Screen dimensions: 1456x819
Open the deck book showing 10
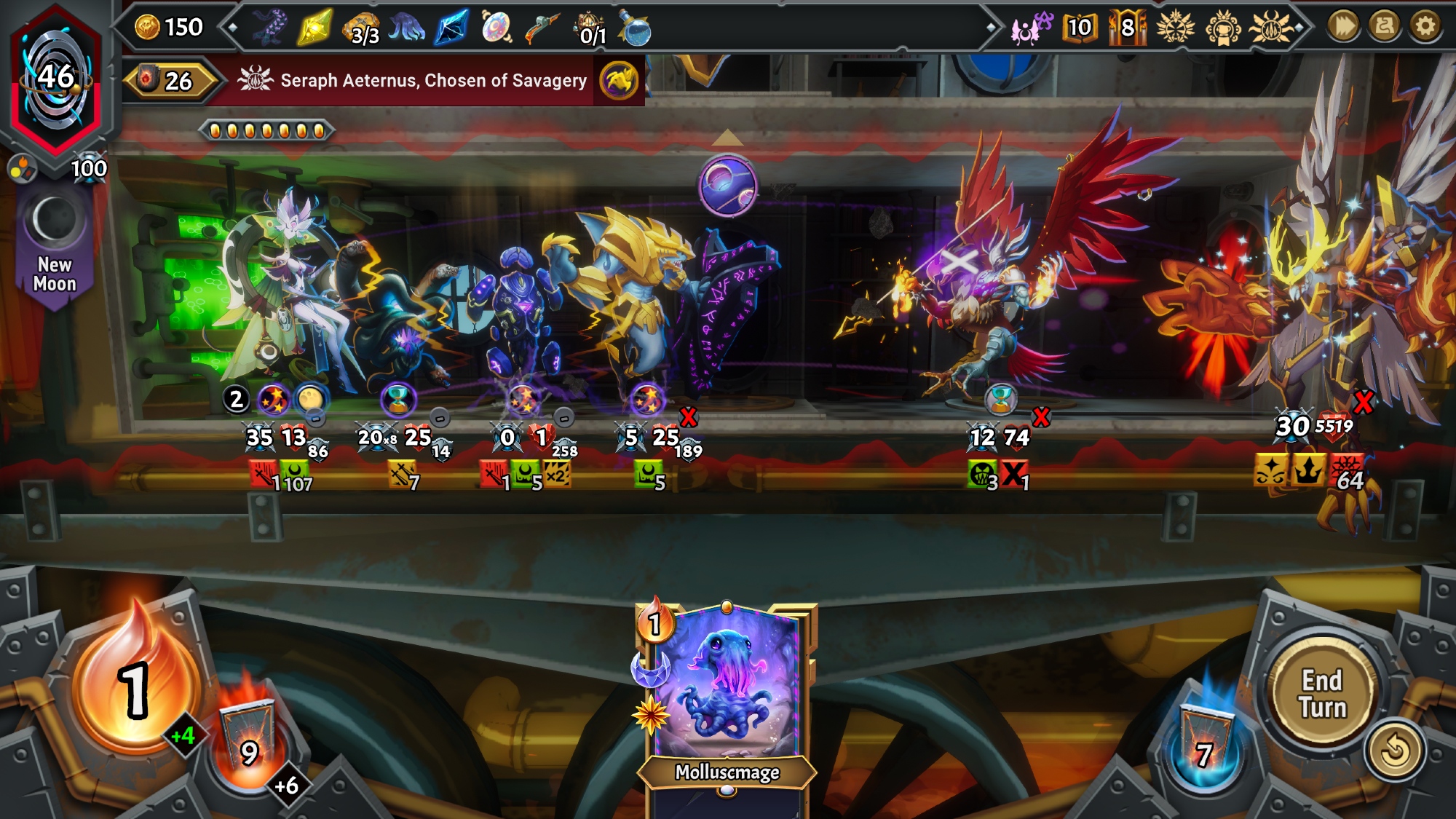click(x=1079, y=28)
